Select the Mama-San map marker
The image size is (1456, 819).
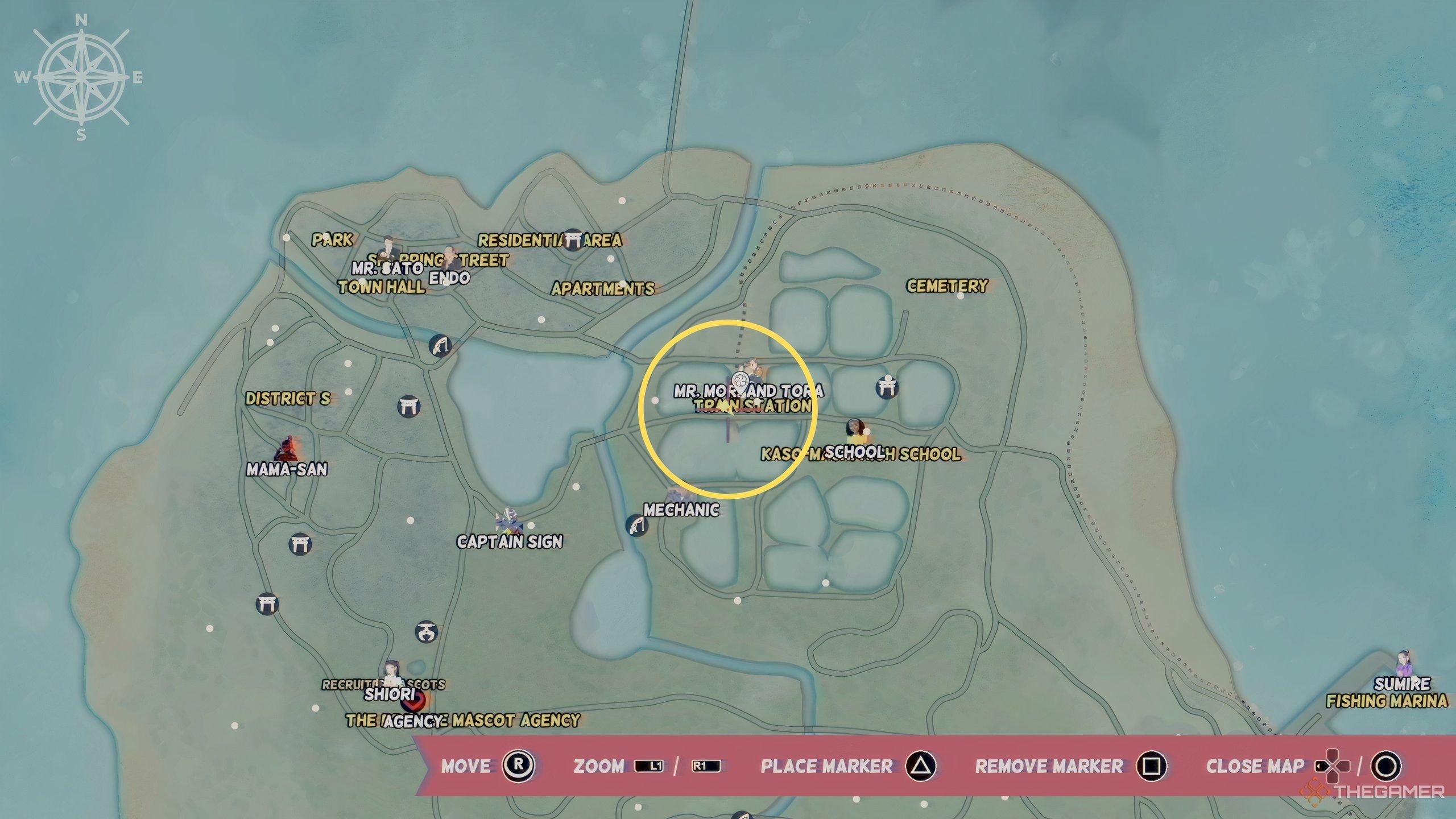click(287, 450)
